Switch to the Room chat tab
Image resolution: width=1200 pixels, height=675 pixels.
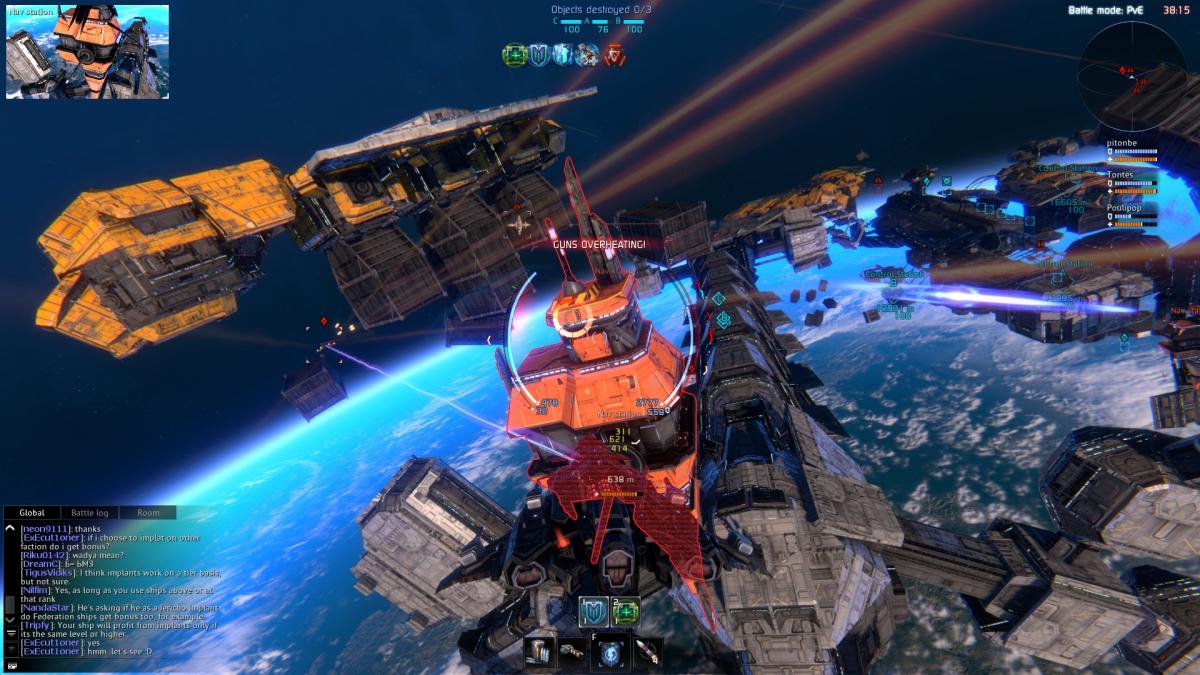tap(148, 513)
